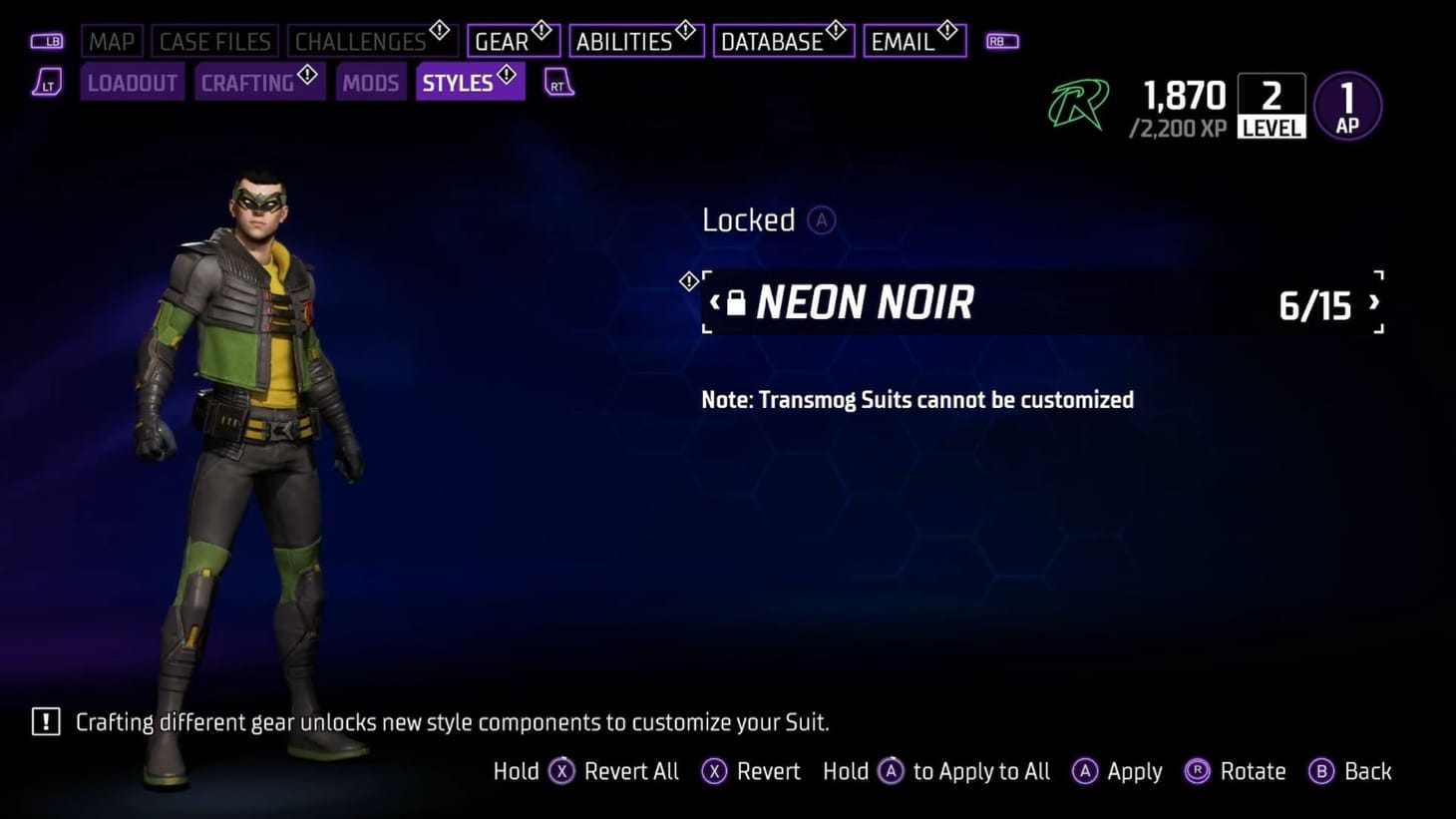Go to the EMAIL tab

pyautogui.click(x=904, y=41)
